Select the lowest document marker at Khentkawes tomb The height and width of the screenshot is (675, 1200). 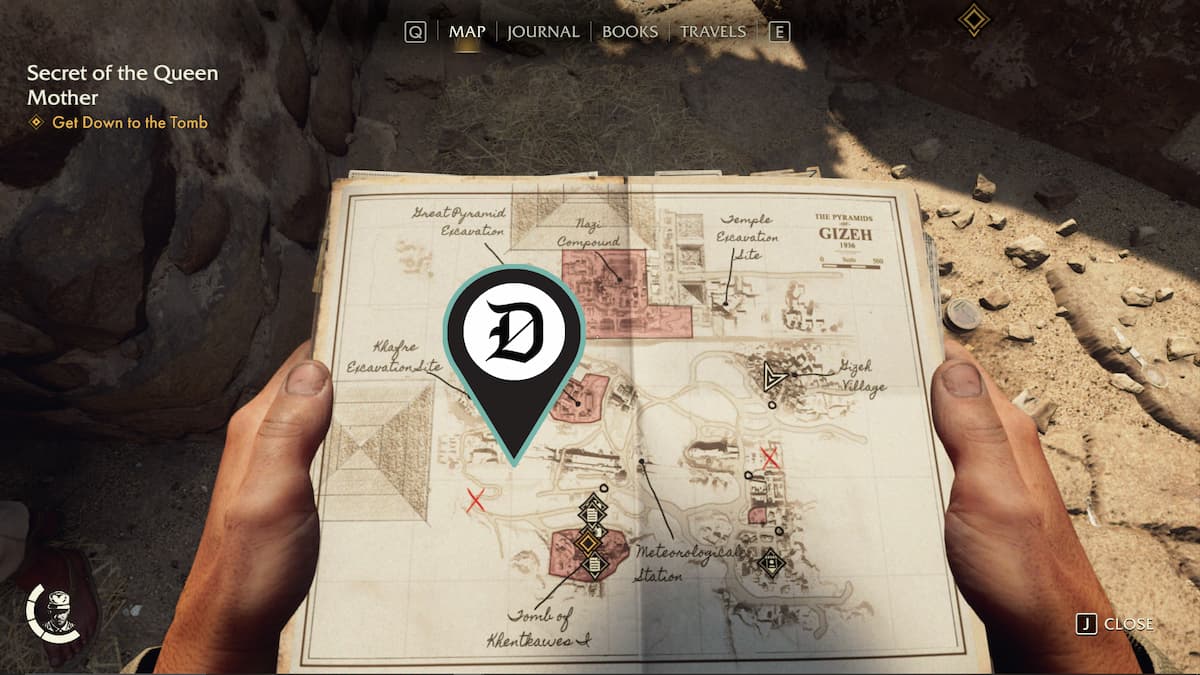(593, 566)
